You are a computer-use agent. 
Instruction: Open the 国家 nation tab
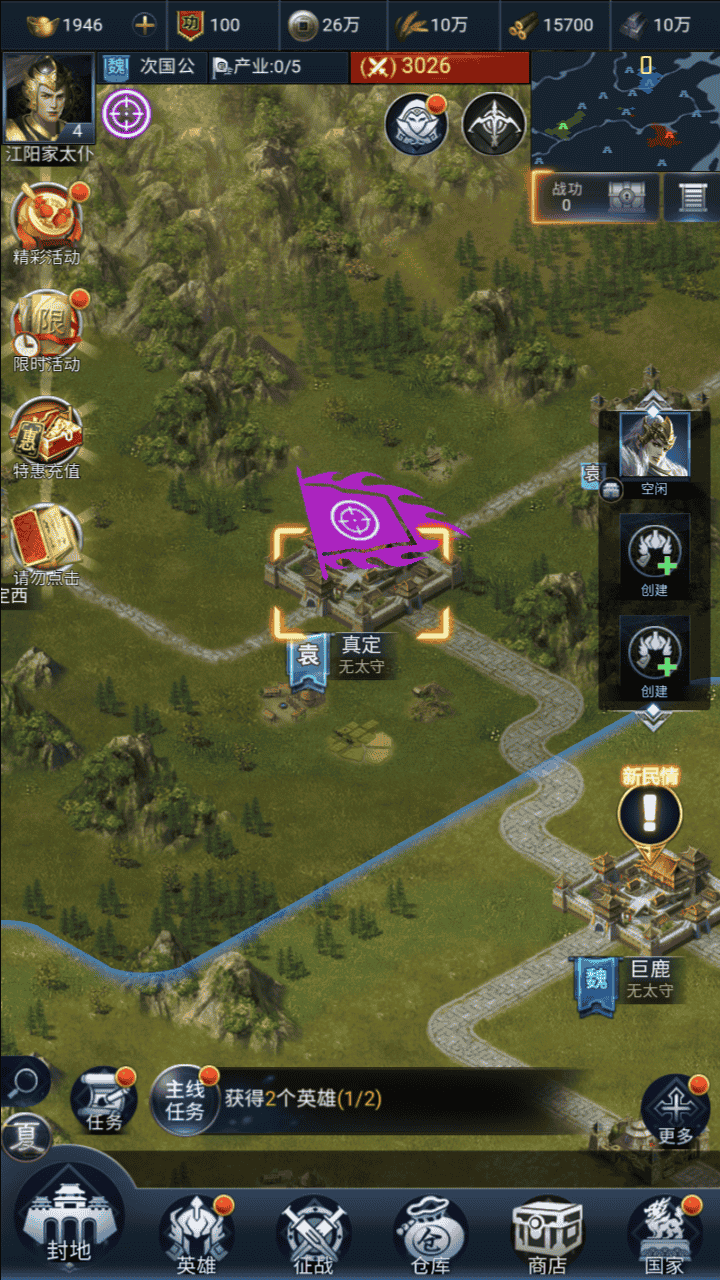pyautogui.click(x=665, y=1234)
